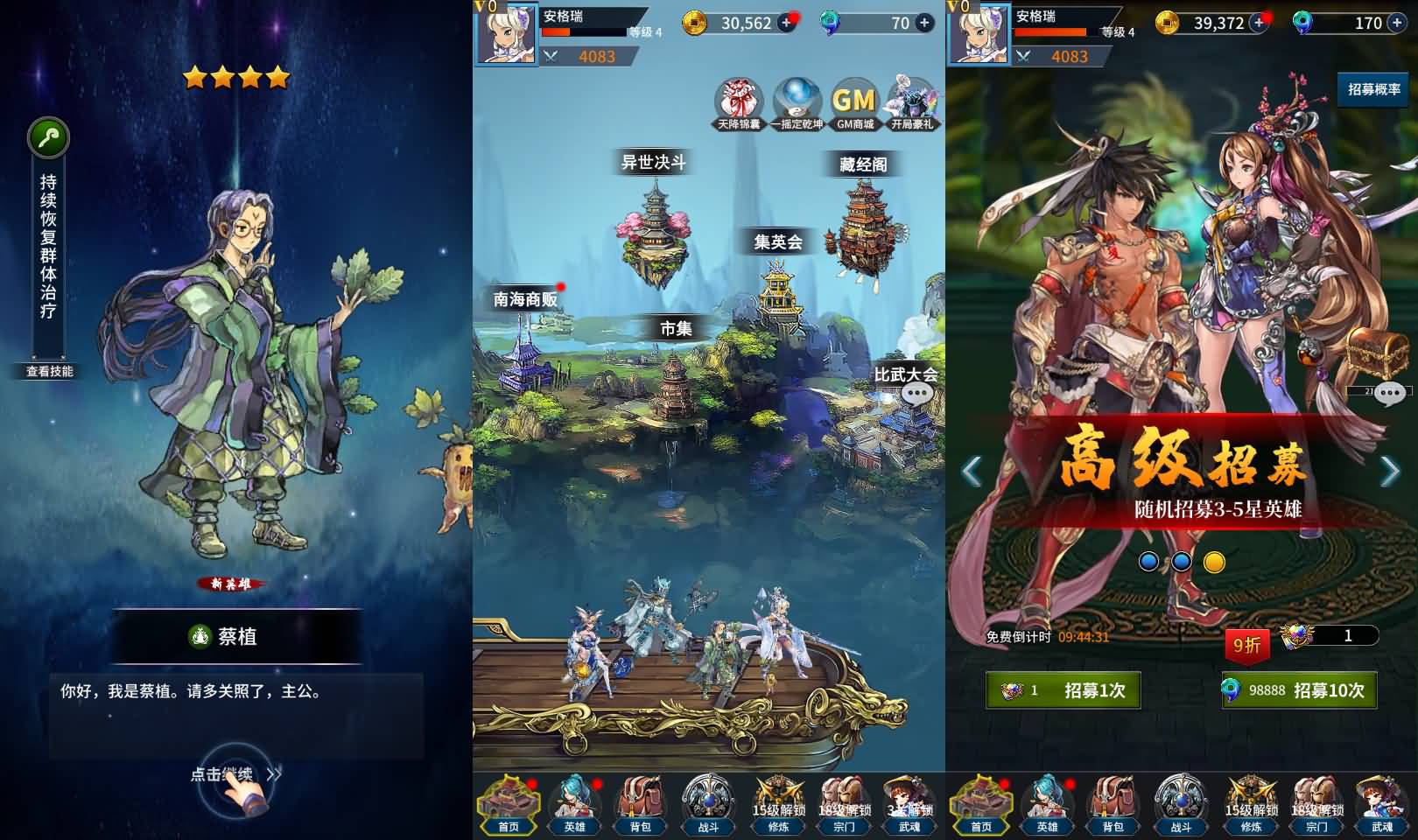Show the 招募概率 recruit rates
The height and width of the screenshot is (840, 1418).
(1373, 89)
